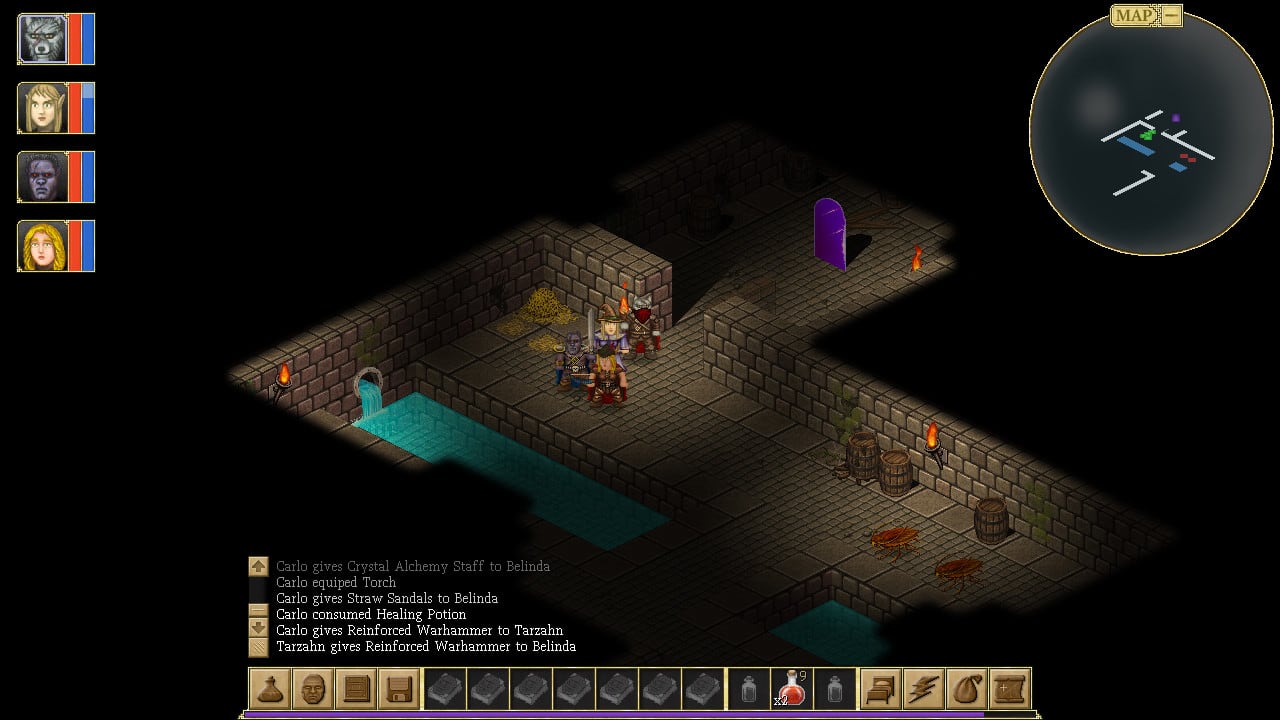Open the lightning bolt abilities button

click(924, 688)
